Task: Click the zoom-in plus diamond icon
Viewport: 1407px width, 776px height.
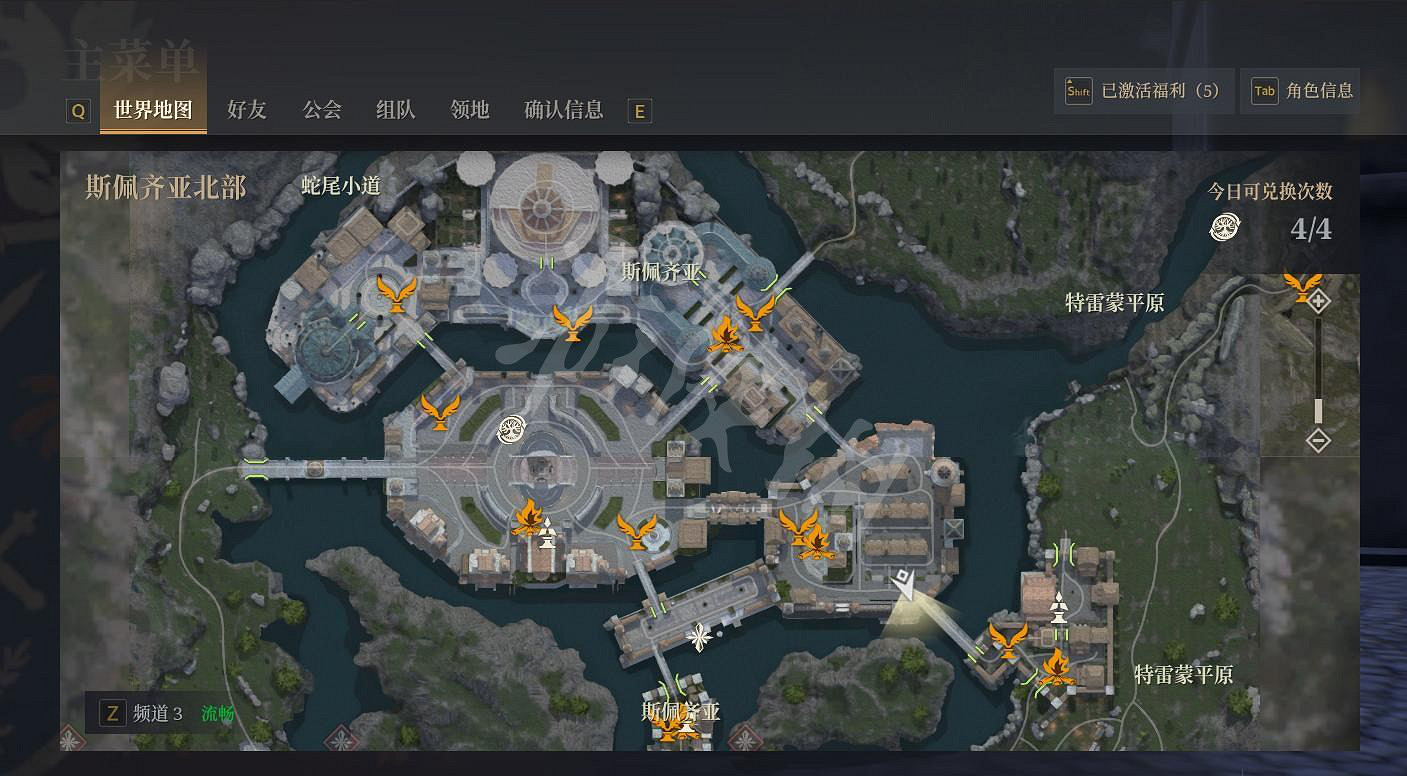Action: tap(1318, 300)
